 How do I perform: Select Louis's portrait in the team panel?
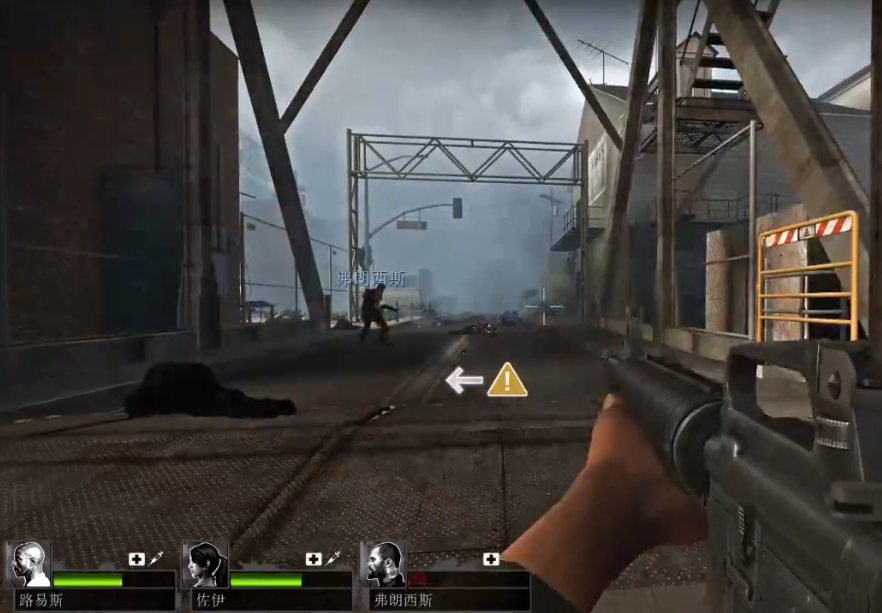[29, 565]
